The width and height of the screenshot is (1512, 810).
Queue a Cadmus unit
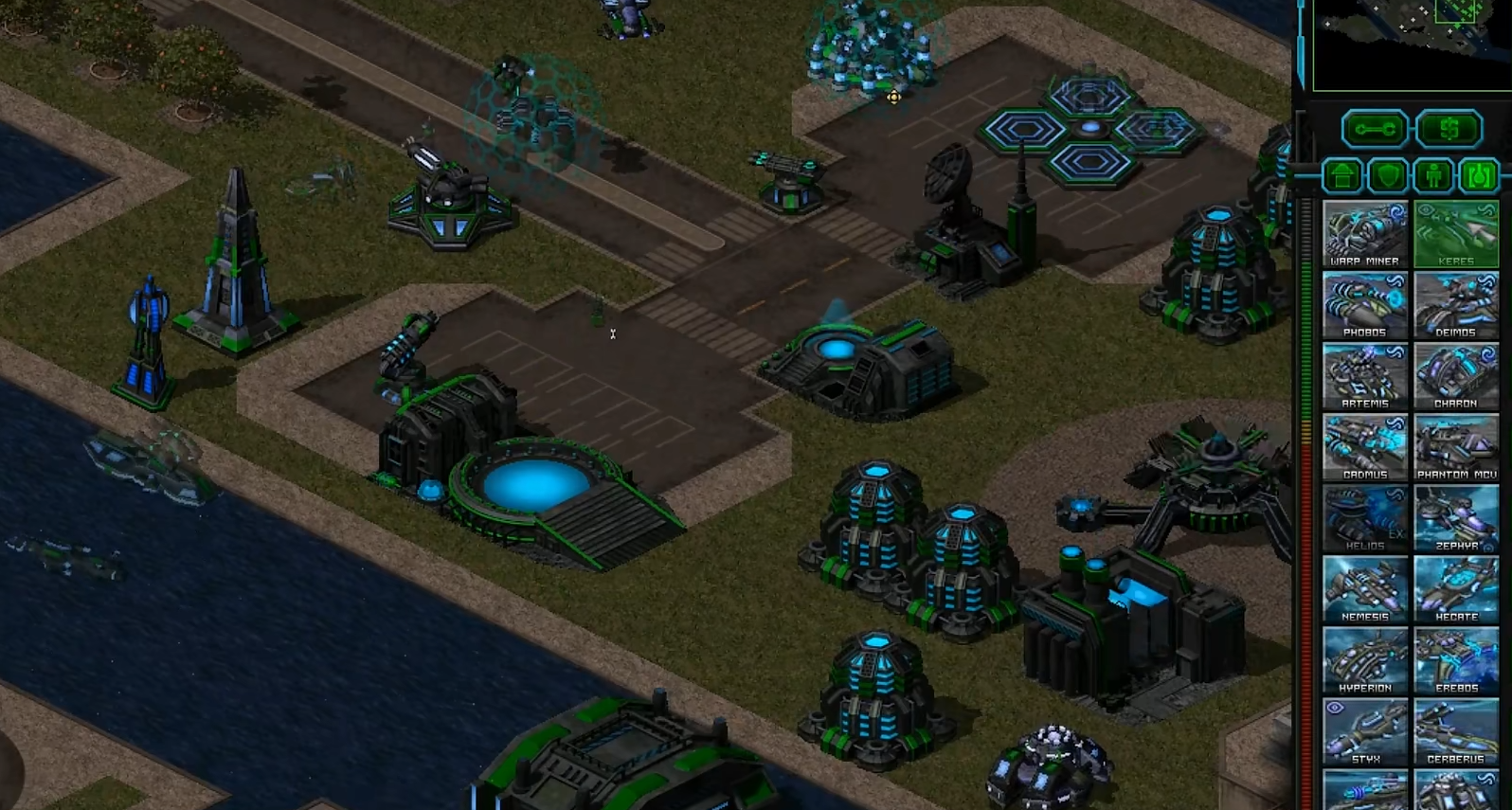tap(1364, 446)
